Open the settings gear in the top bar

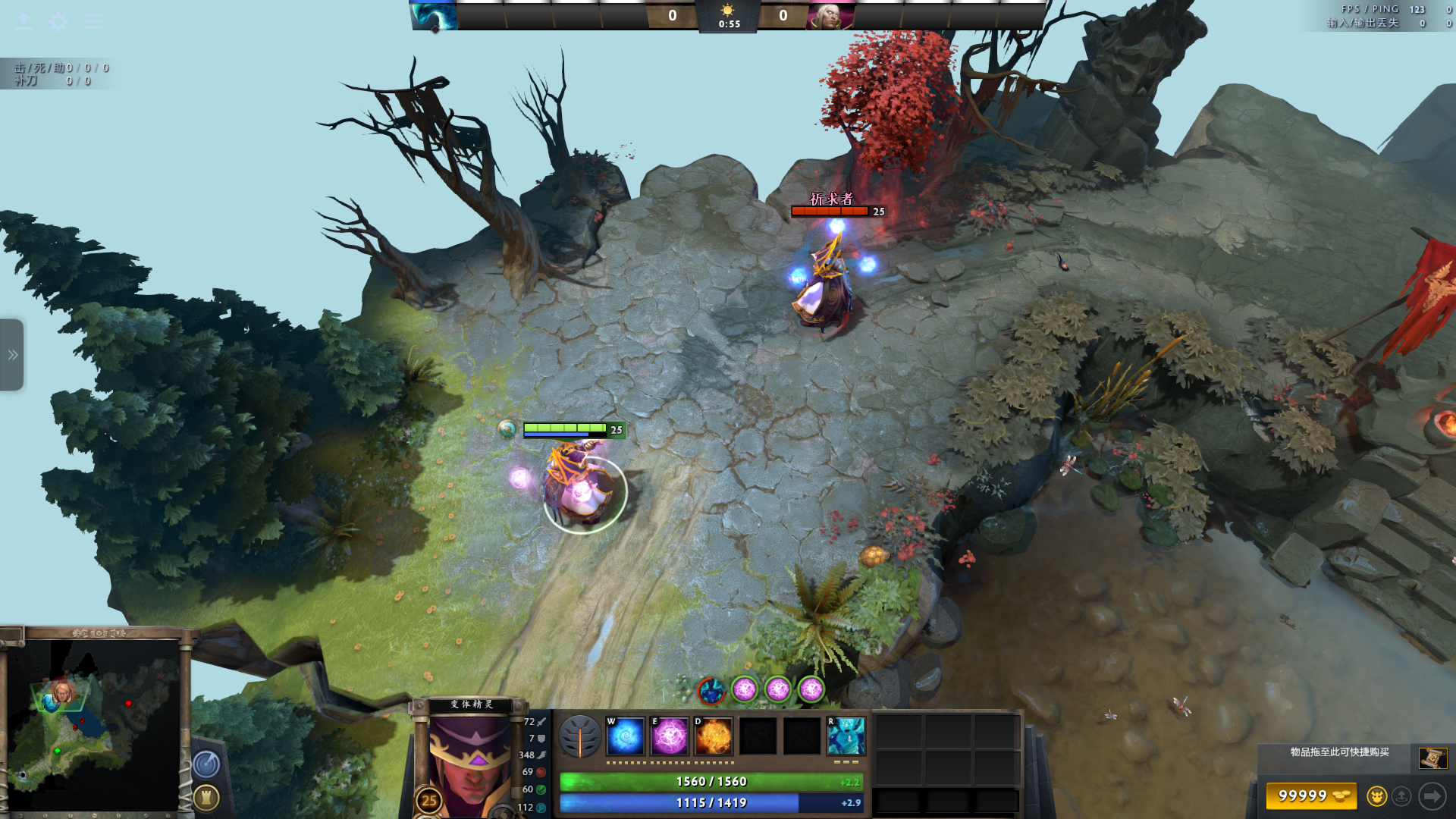coord(58,21)
